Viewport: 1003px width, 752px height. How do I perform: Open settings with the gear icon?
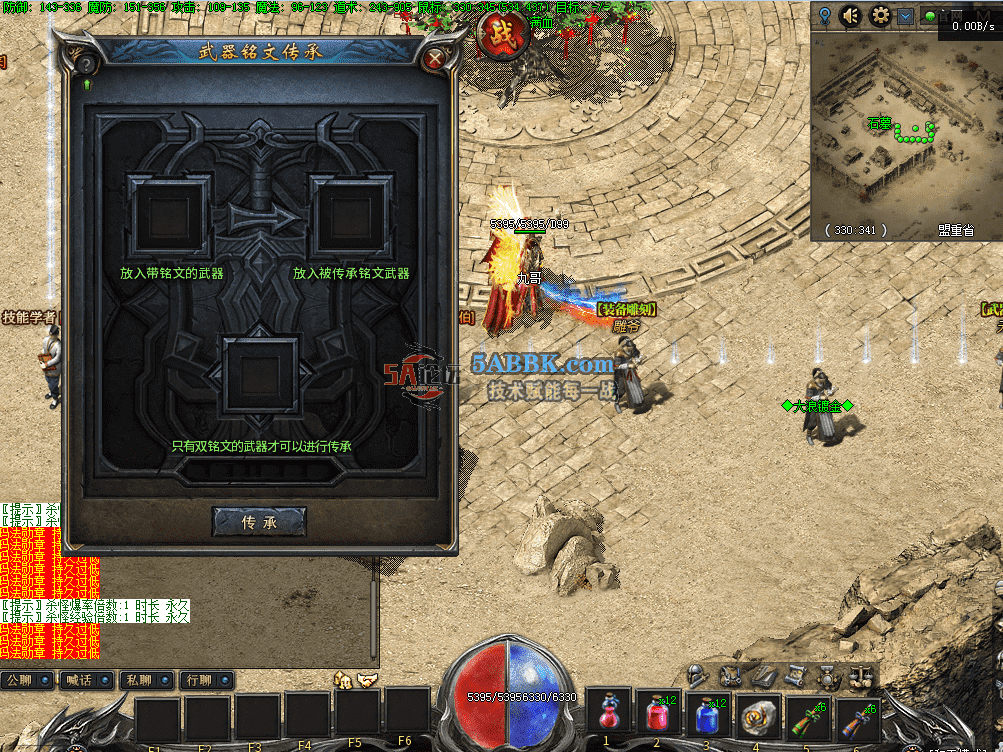880,15
